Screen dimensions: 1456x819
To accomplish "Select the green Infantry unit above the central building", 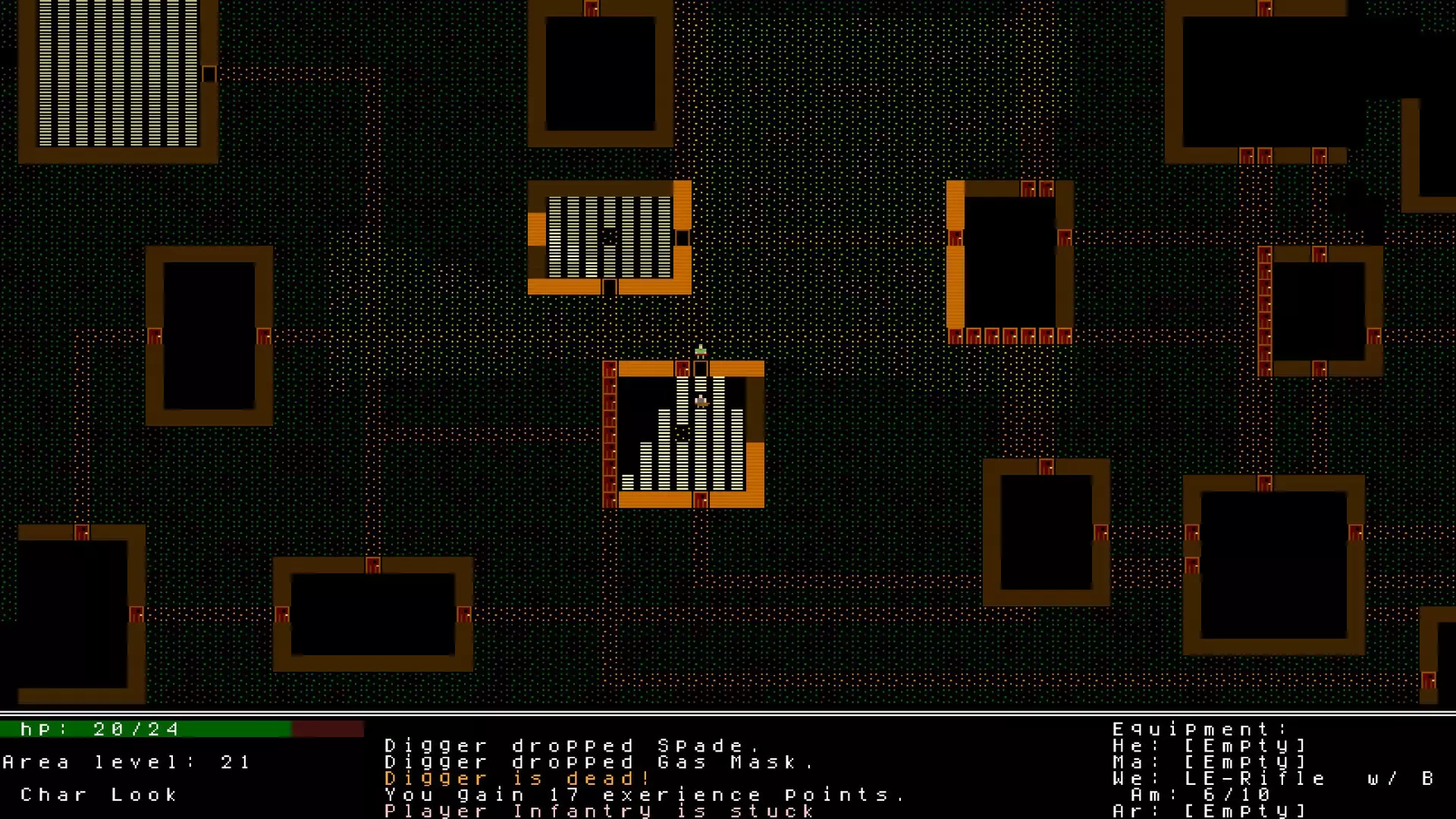I will [x=699, y=350].
